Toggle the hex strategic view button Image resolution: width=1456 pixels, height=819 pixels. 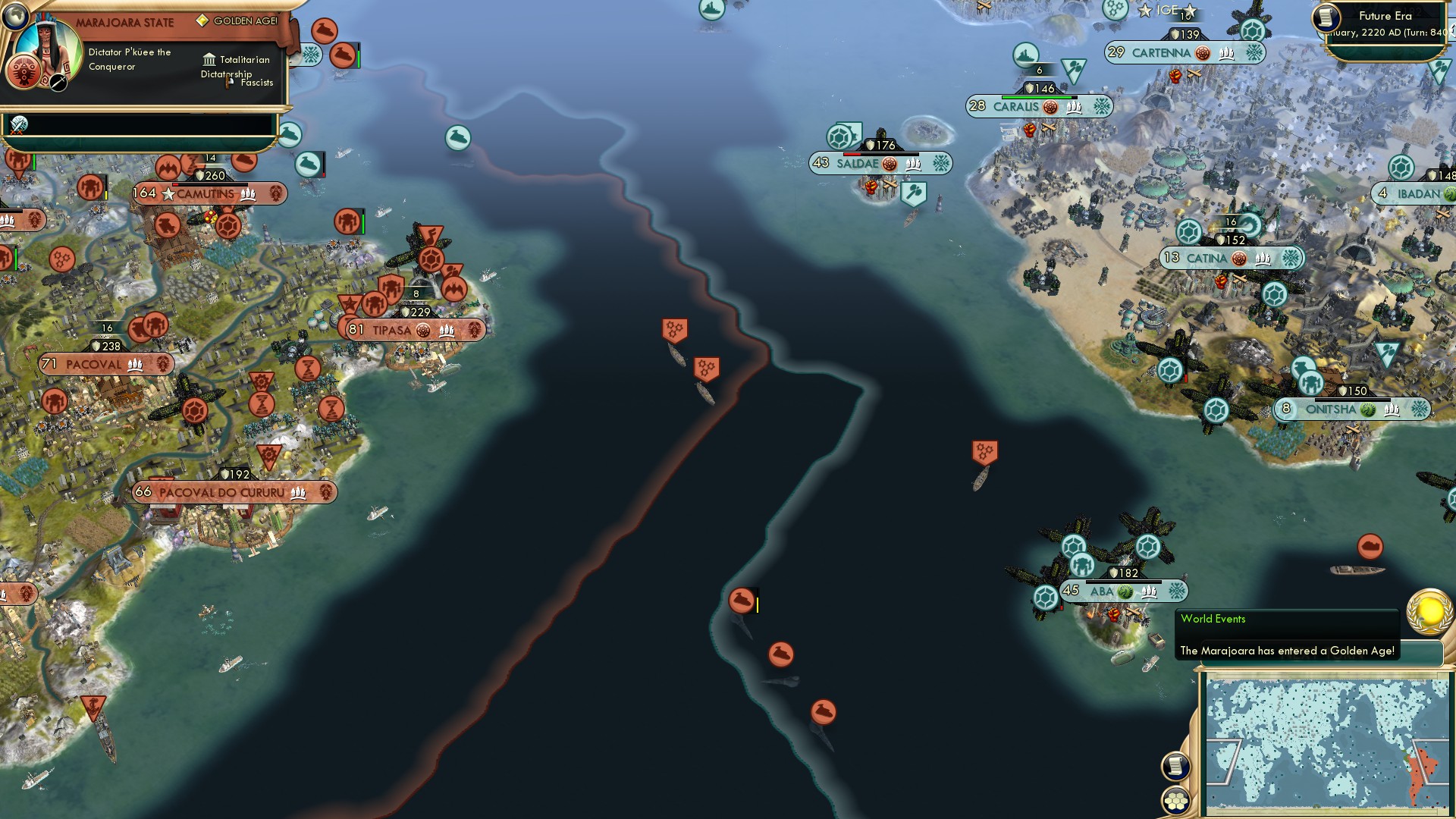click(1175, 802)
